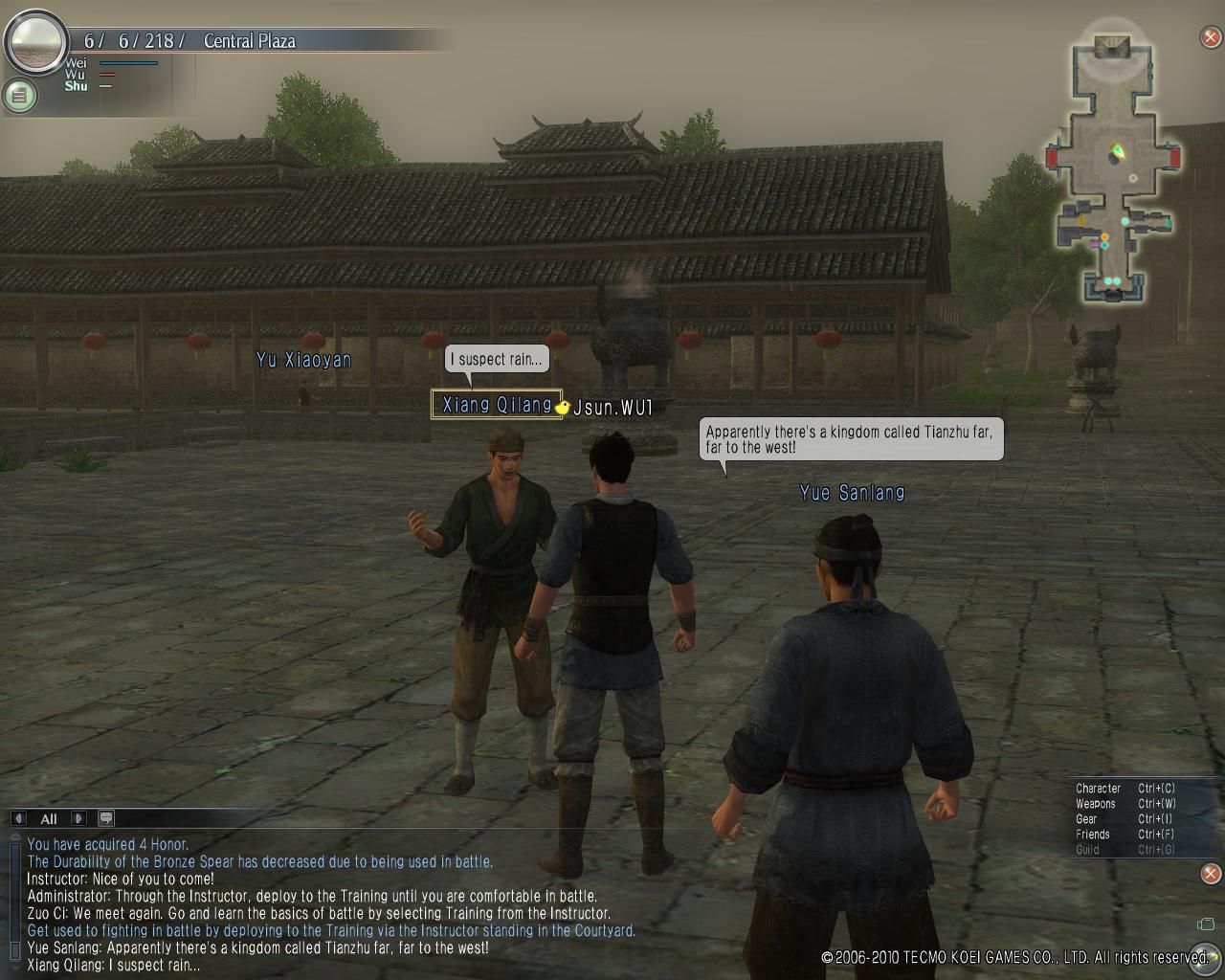The height and width of the screenshot is (980, 1225).
Task: Open the green list menu button
Action: [x=19, y=95]
